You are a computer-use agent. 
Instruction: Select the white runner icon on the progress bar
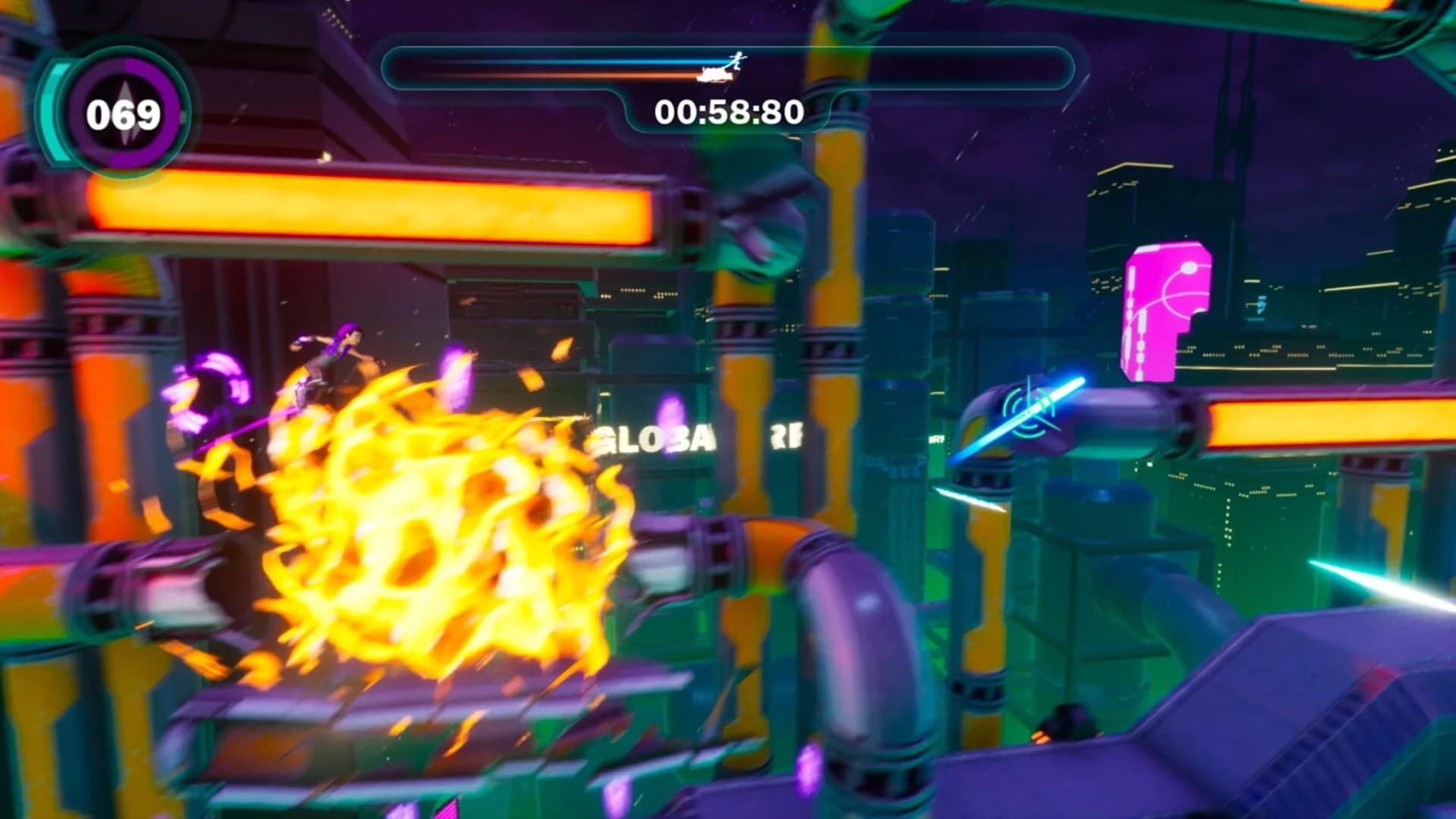point(735,61)
